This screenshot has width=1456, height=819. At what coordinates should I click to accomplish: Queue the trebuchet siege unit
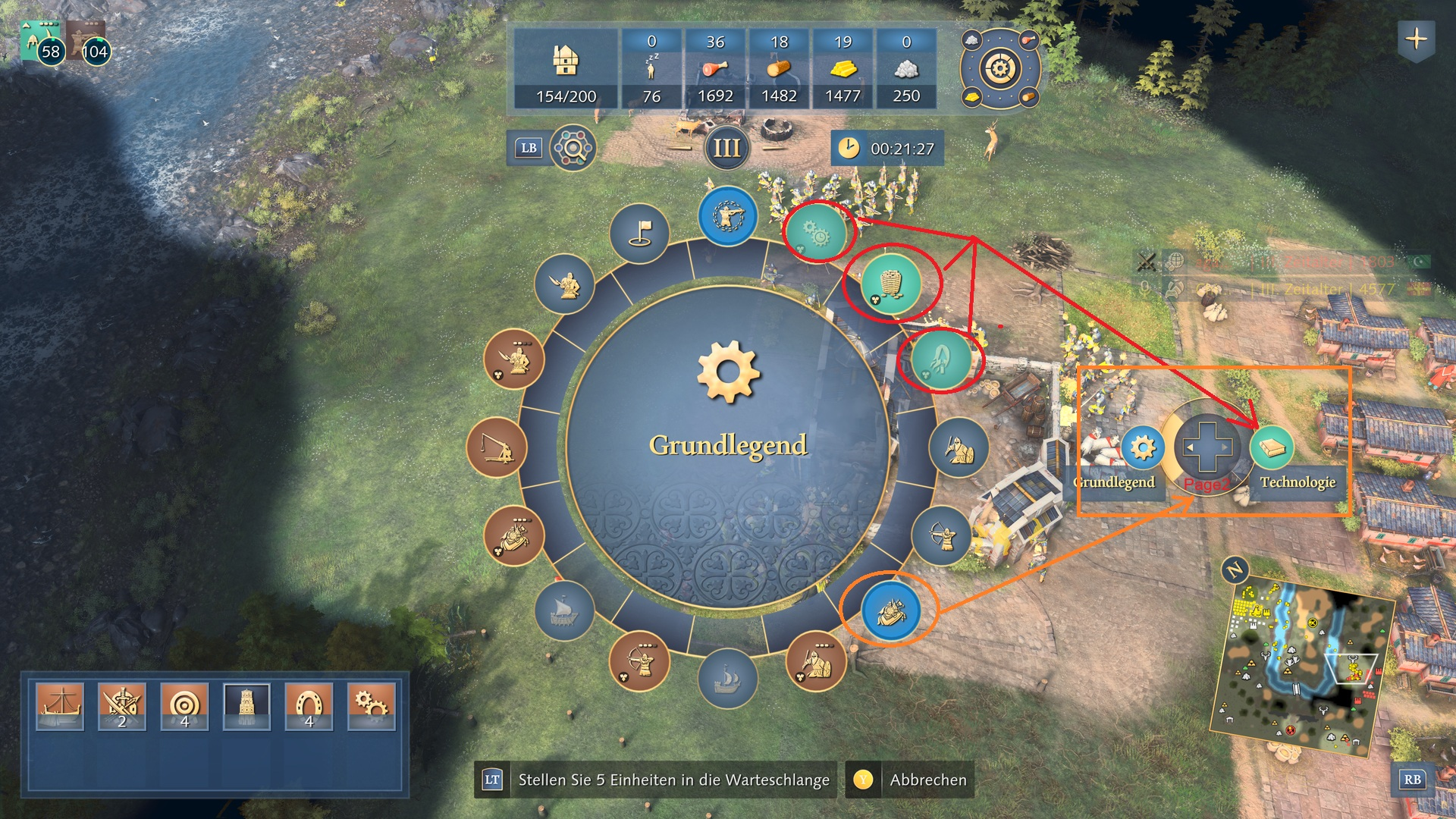[497, 447]
